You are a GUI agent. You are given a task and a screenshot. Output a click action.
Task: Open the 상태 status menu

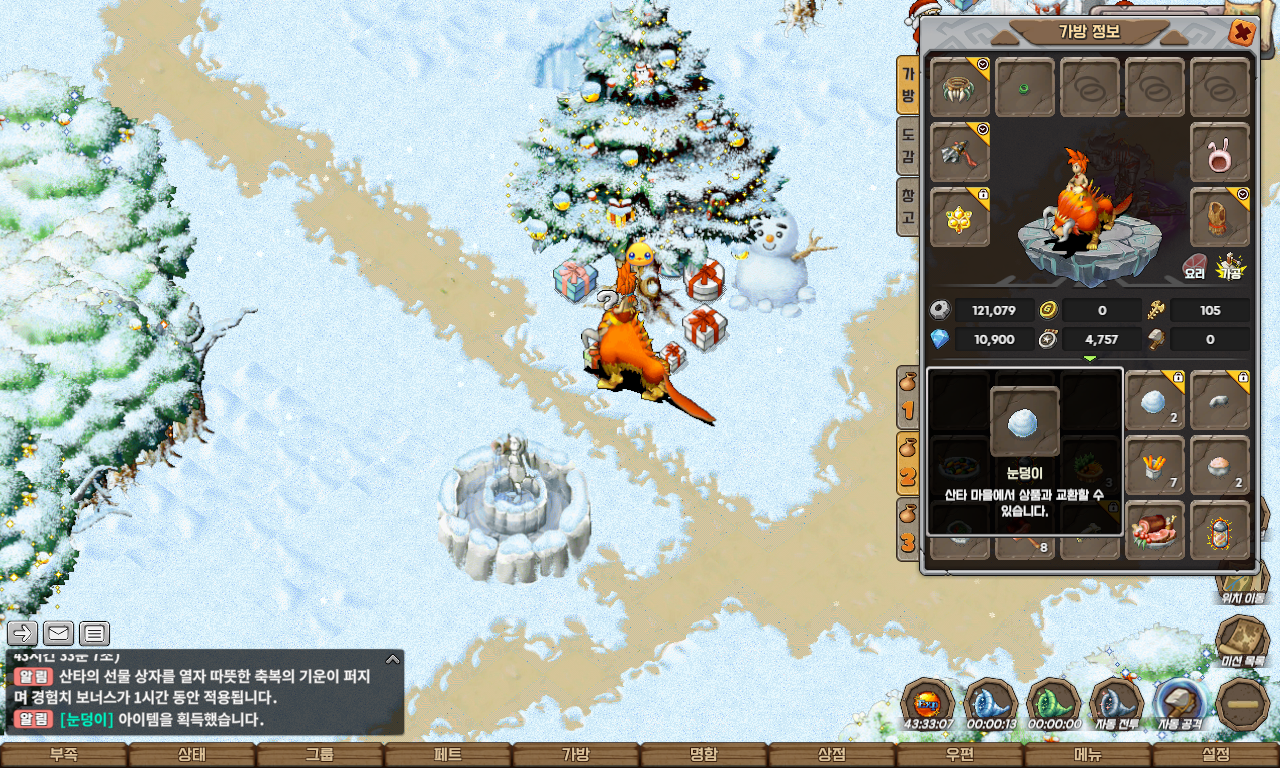click(x=192, y=755)
